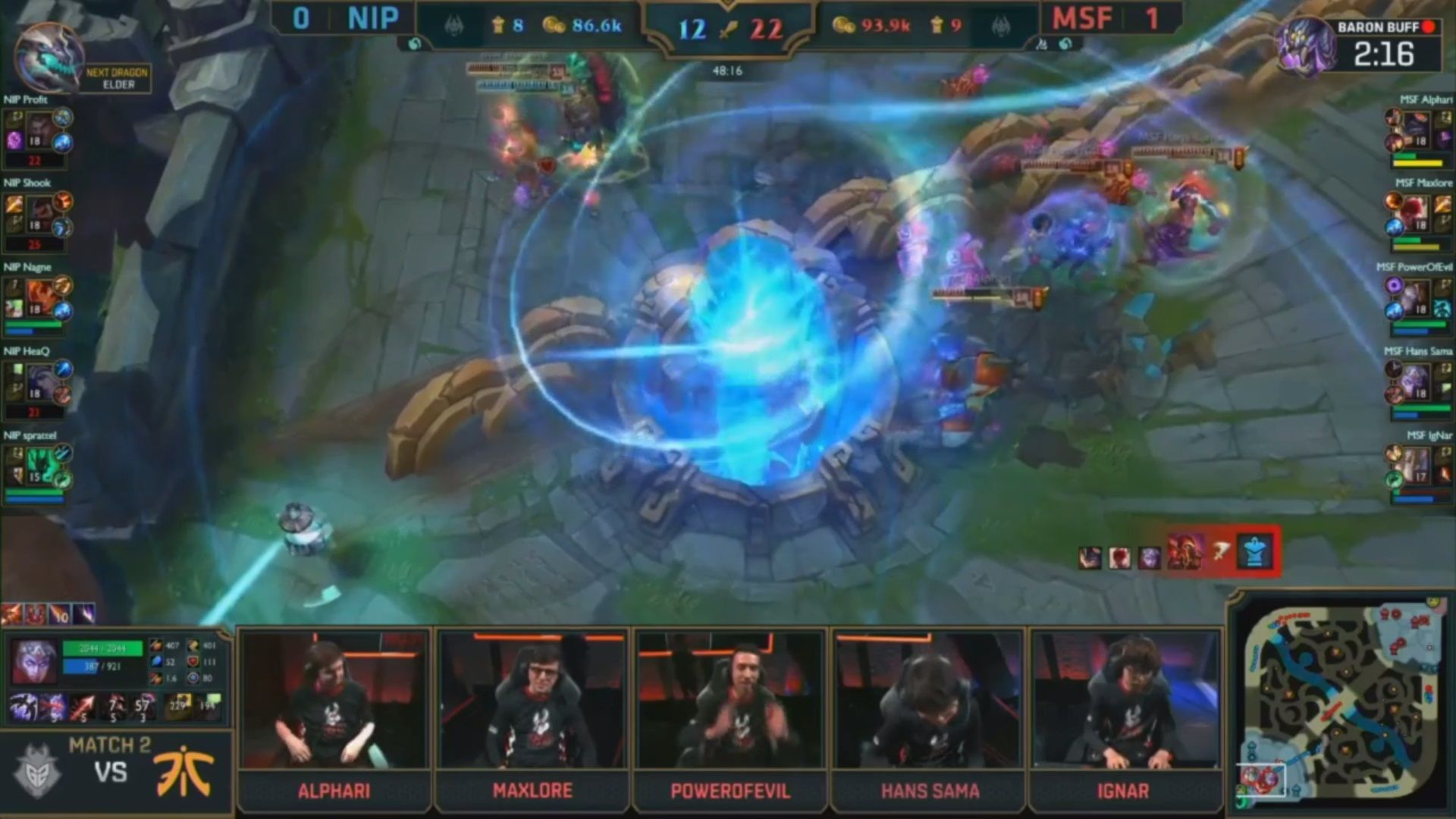Image resolution: width=1456 pixels, height=819 pixels.
Task: Show the IgNar player camera
Action: [x=1125, y=701]
